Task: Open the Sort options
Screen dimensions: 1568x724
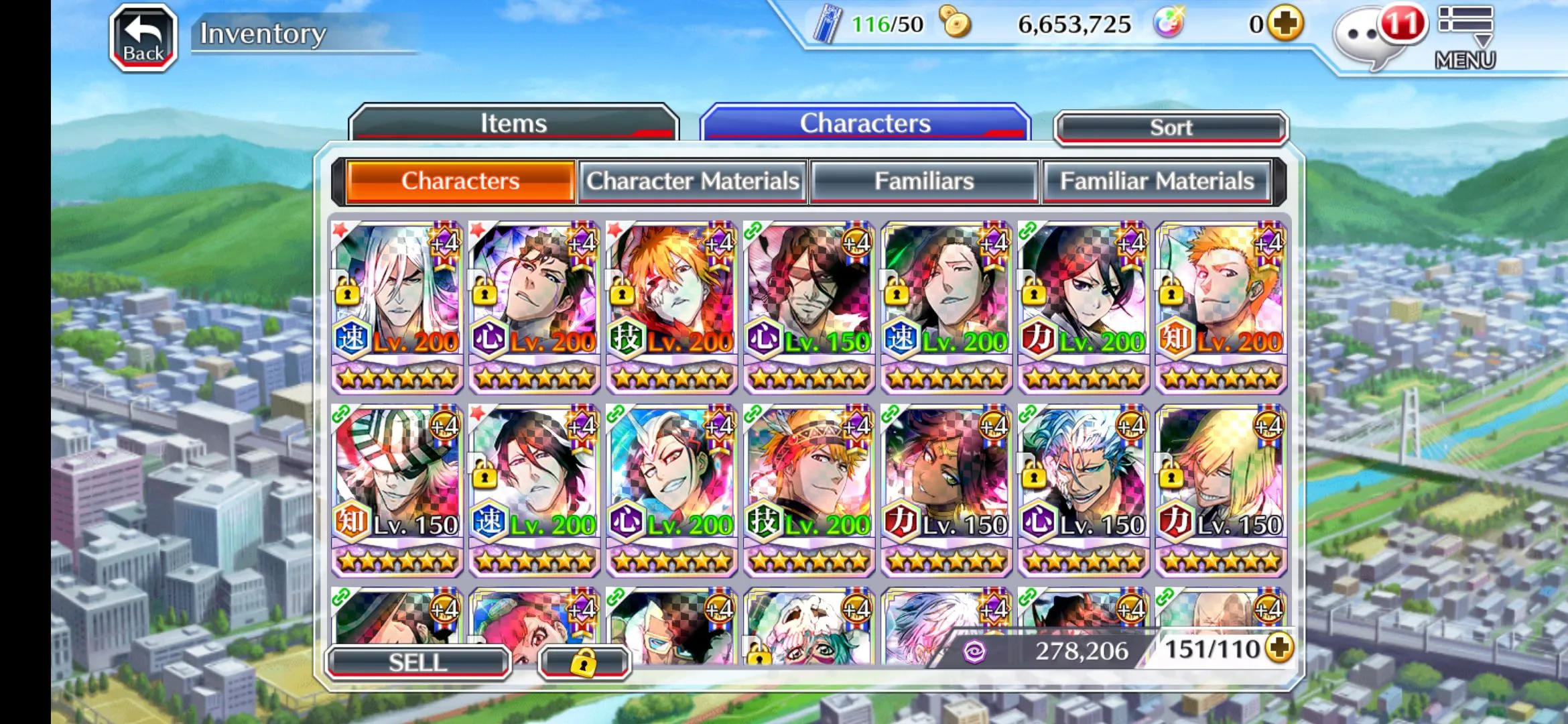Action: click(x=1171, y=127)
